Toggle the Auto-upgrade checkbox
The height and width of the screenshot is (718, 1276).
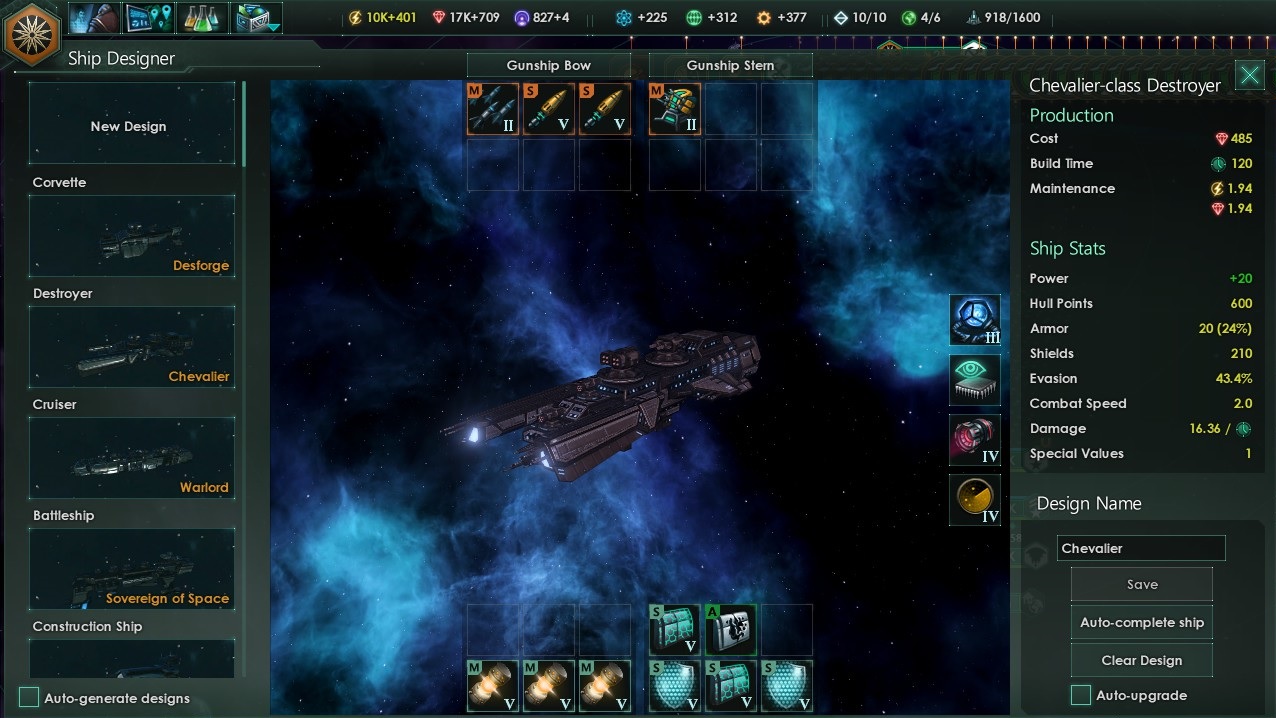click(1081, 695)
